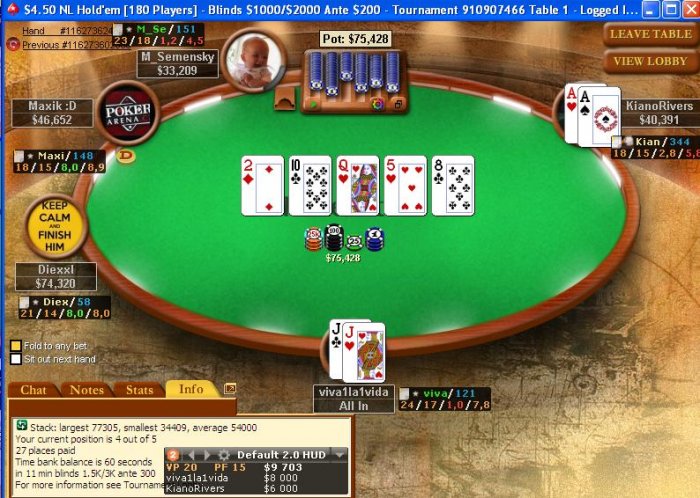Go to the next HUD page arrow
Image resolution: width=700 pixels, height=498 pixels.
click(209, 454)
